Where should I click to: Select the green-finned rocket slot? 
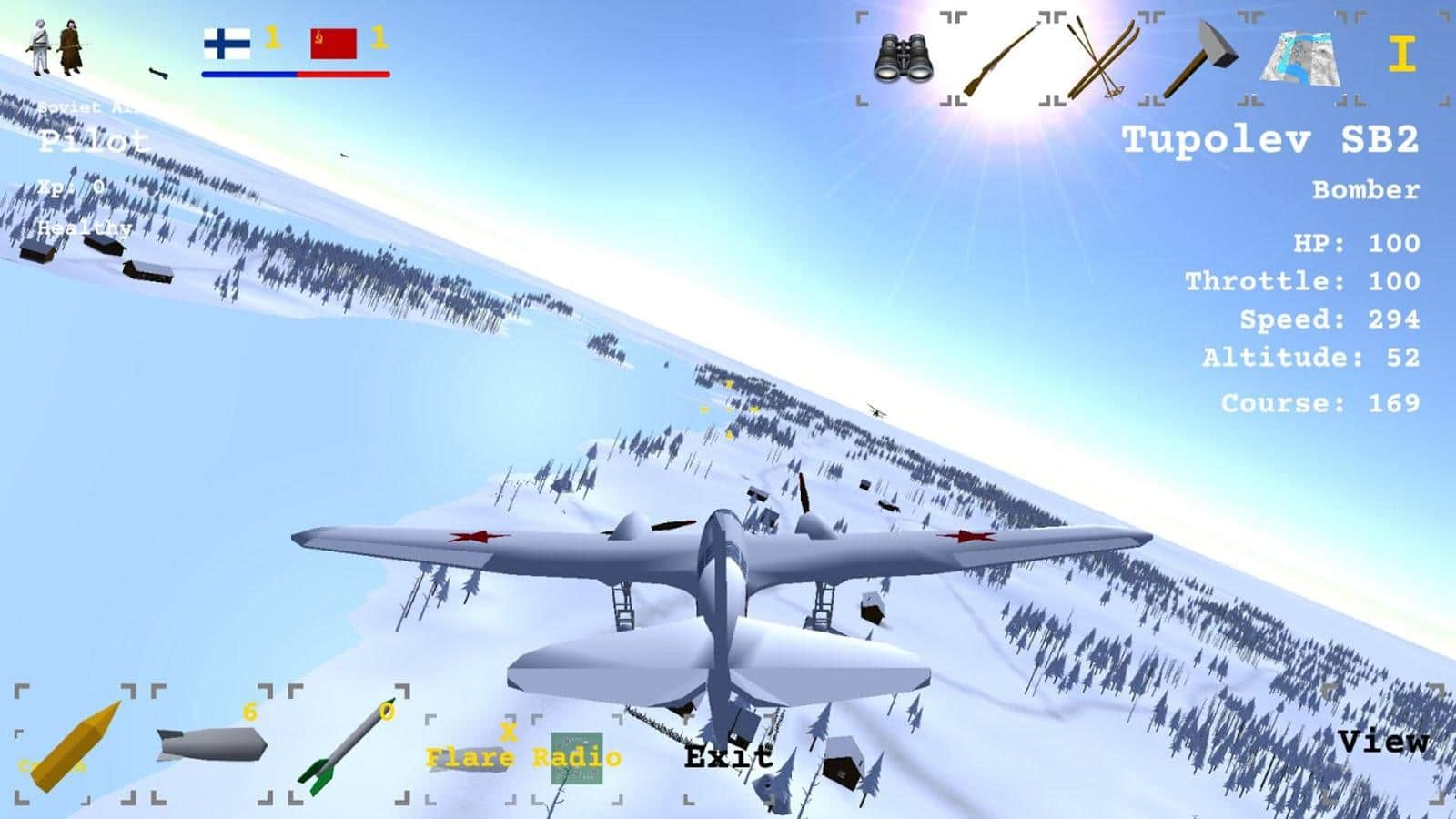(349, 745)
